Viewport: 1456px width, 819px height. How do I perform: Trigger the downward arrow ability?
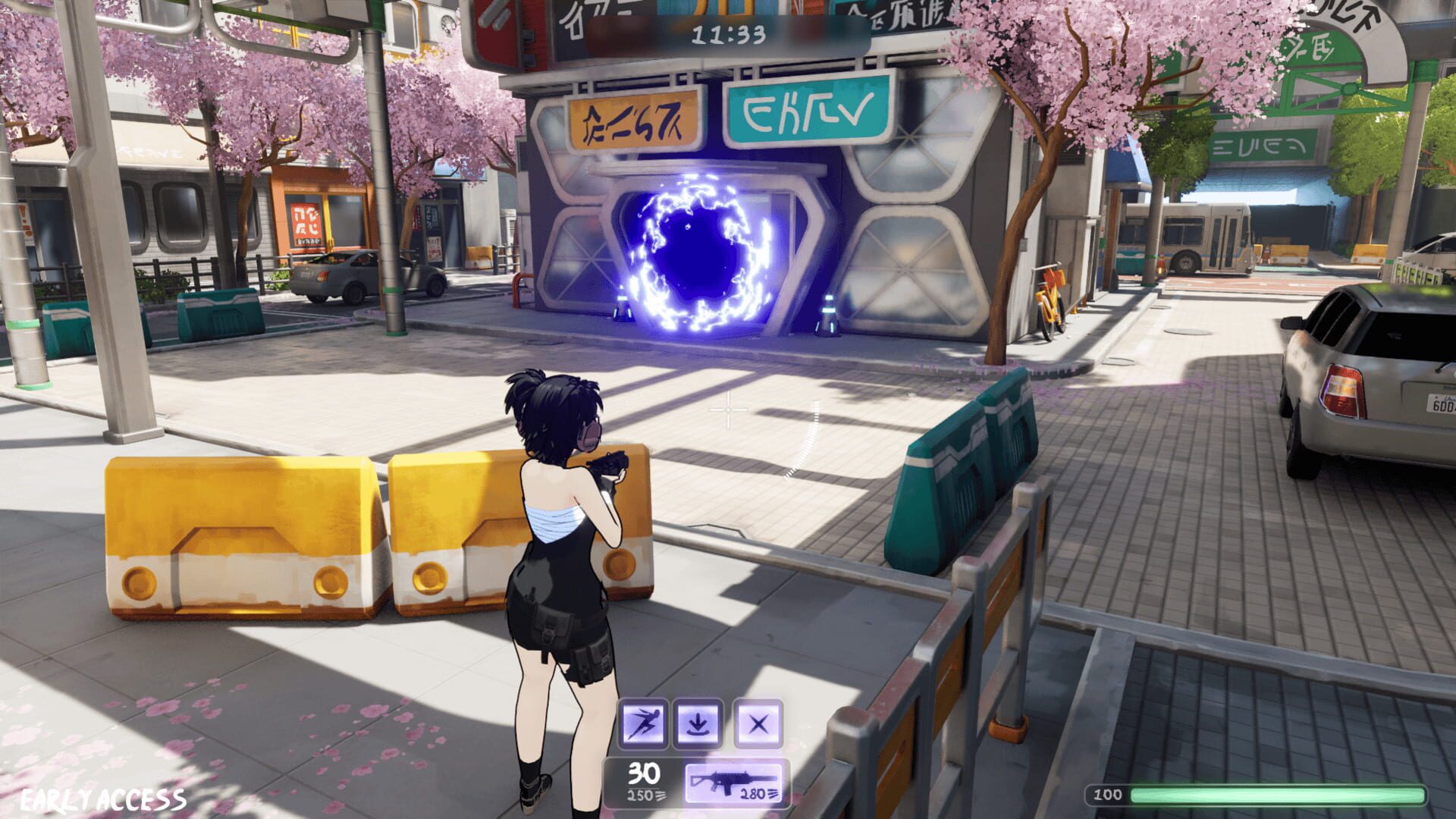tap(697, 723)
